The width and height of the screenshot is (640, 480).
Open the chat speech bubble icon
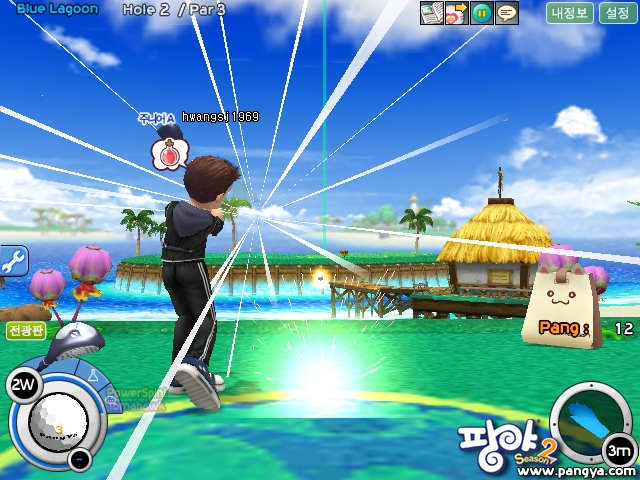click(x=507, y=13)
